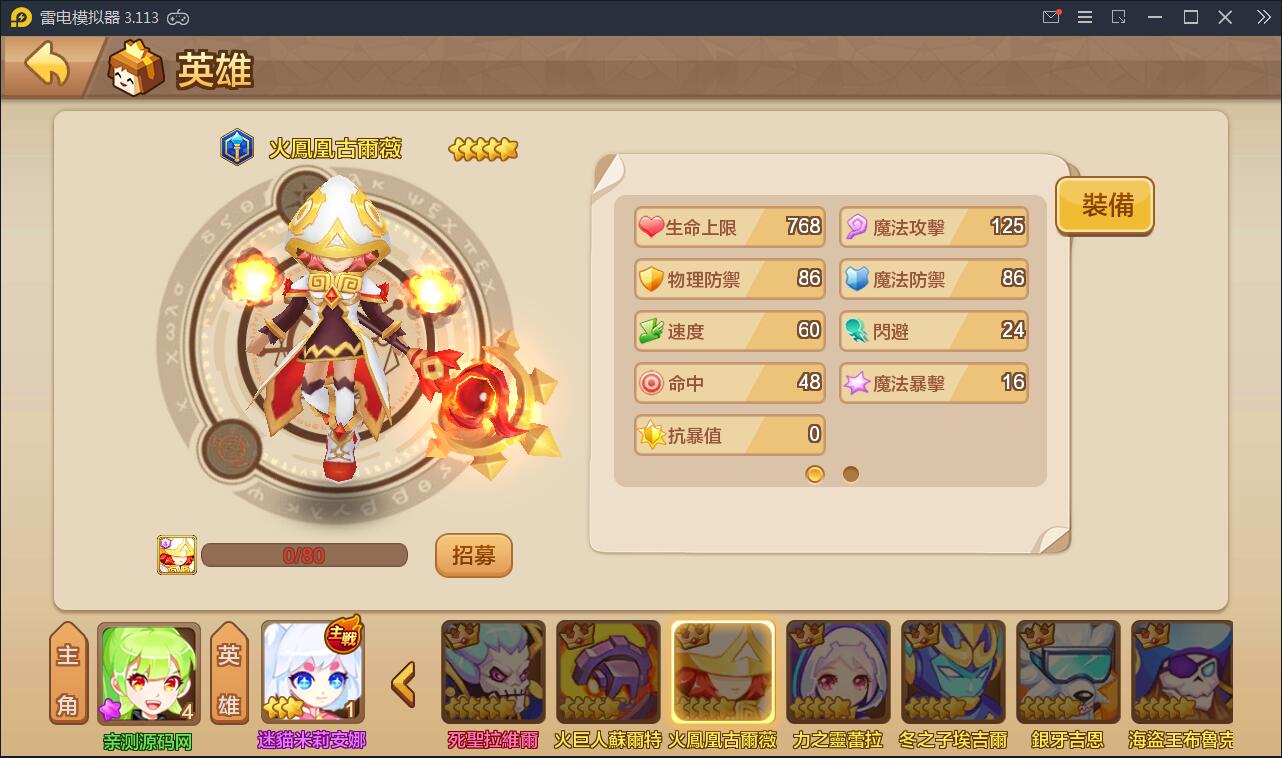
Task: Select the first page indicator dot
Action: pos(814,473)
